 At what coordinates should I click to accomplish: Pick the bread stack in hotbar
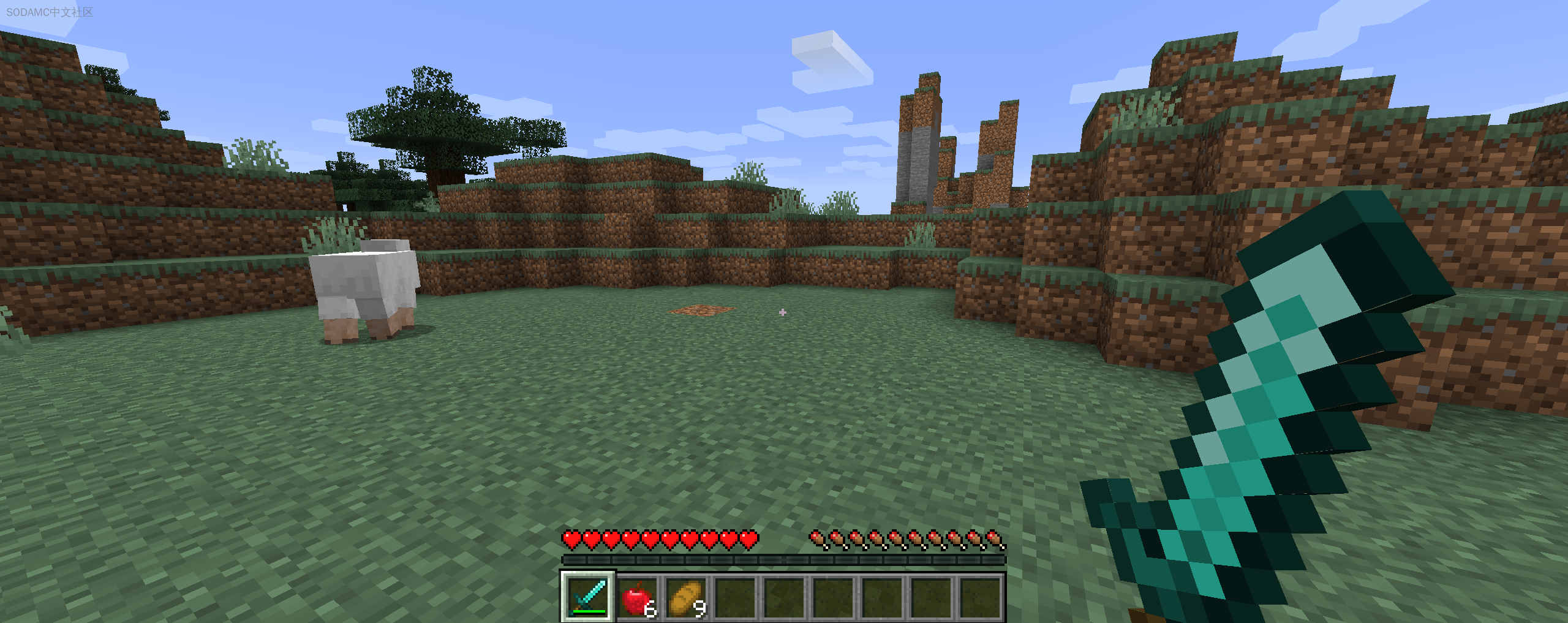coord(686,597)
